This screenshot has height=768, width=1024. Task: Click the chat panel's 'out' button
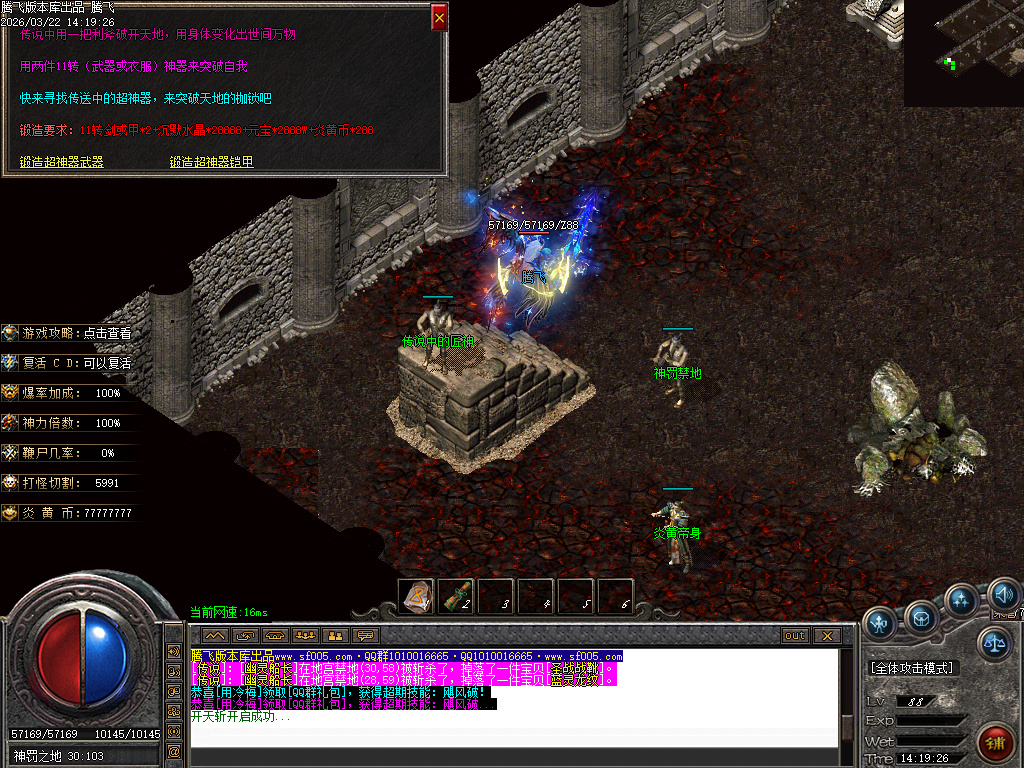click(795, 635)
